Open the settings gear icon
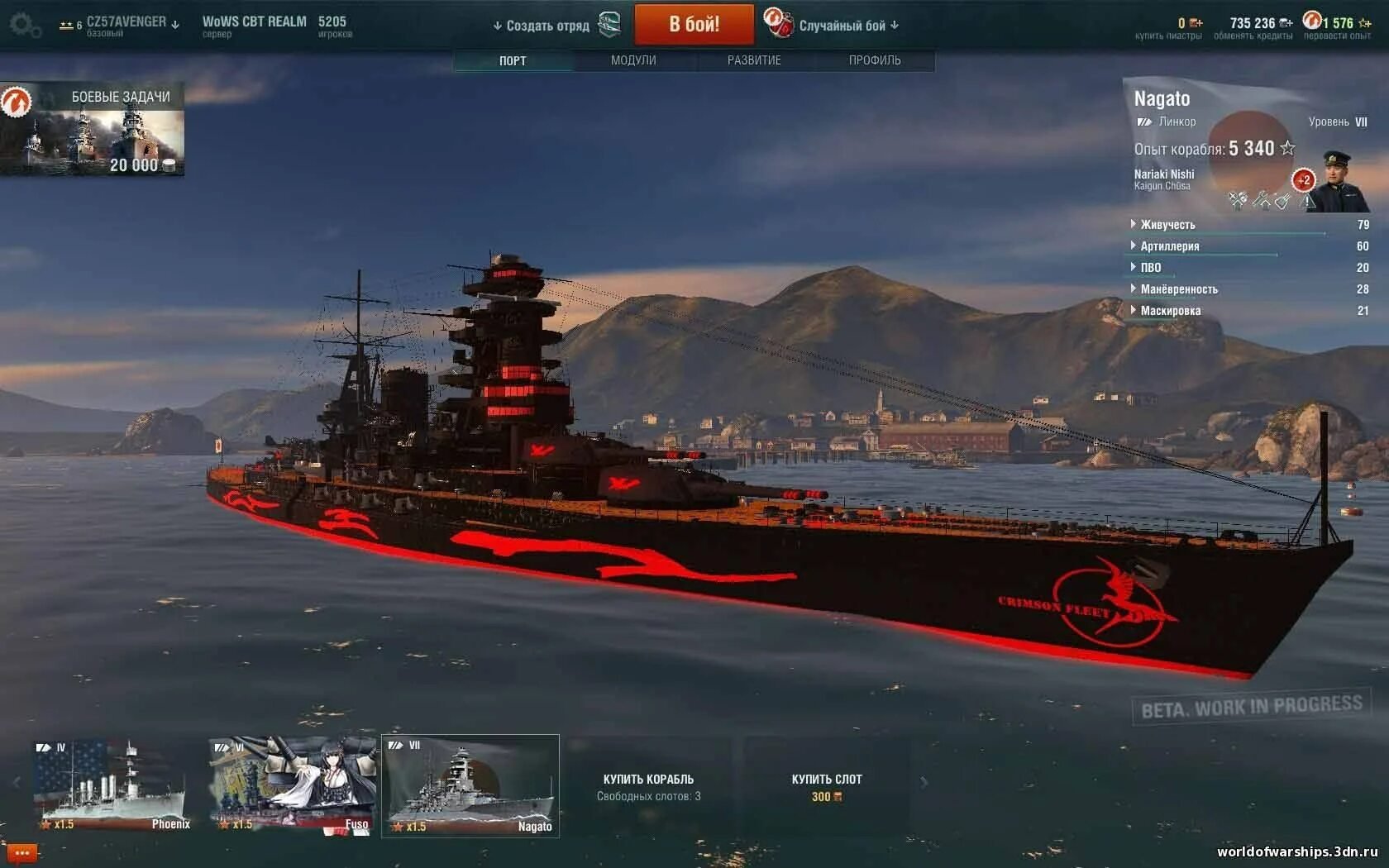Viewport: 1389px width, 868px height. click(x=23, y=25)
